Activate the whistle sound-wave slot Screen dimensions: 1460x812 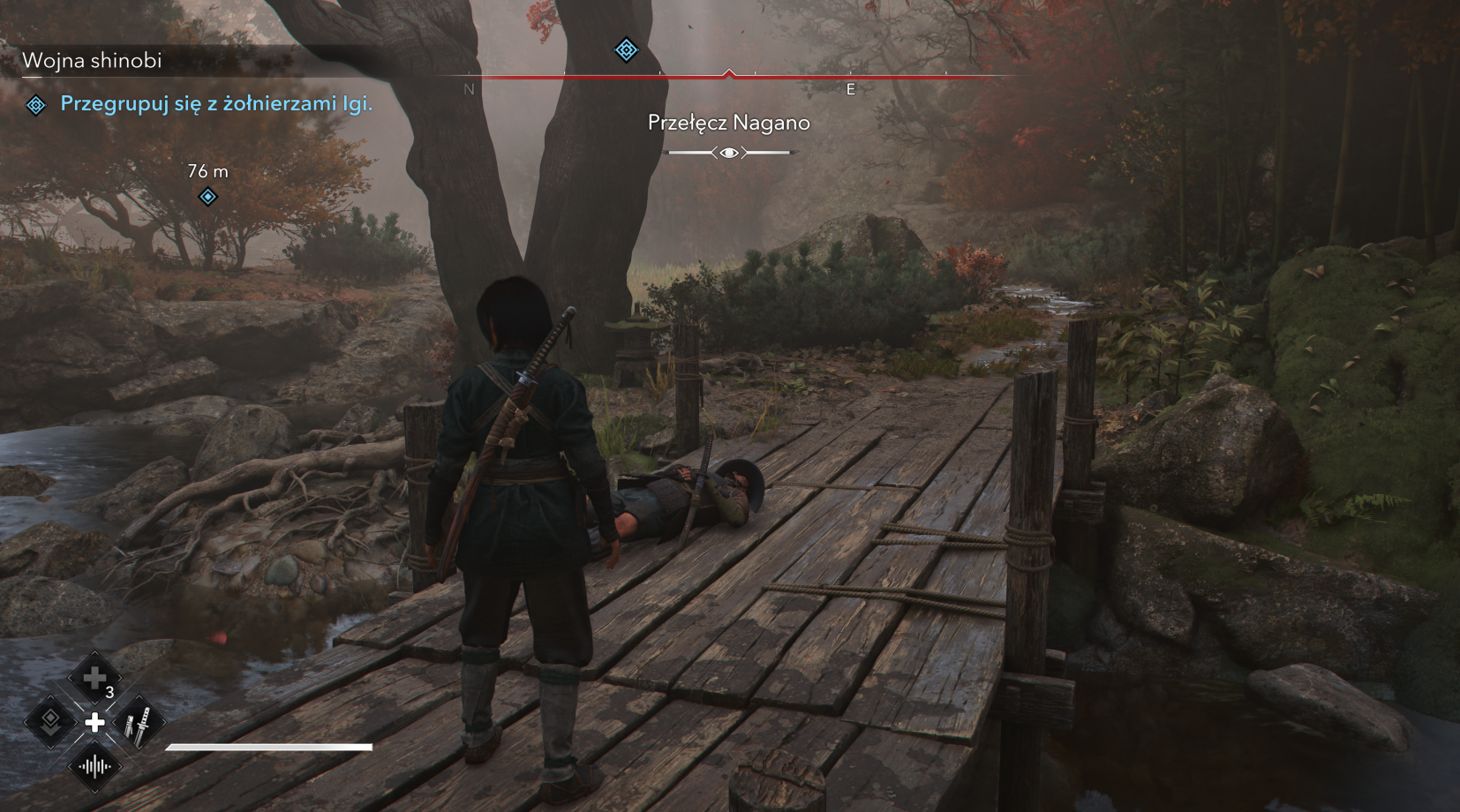point(94,766)
